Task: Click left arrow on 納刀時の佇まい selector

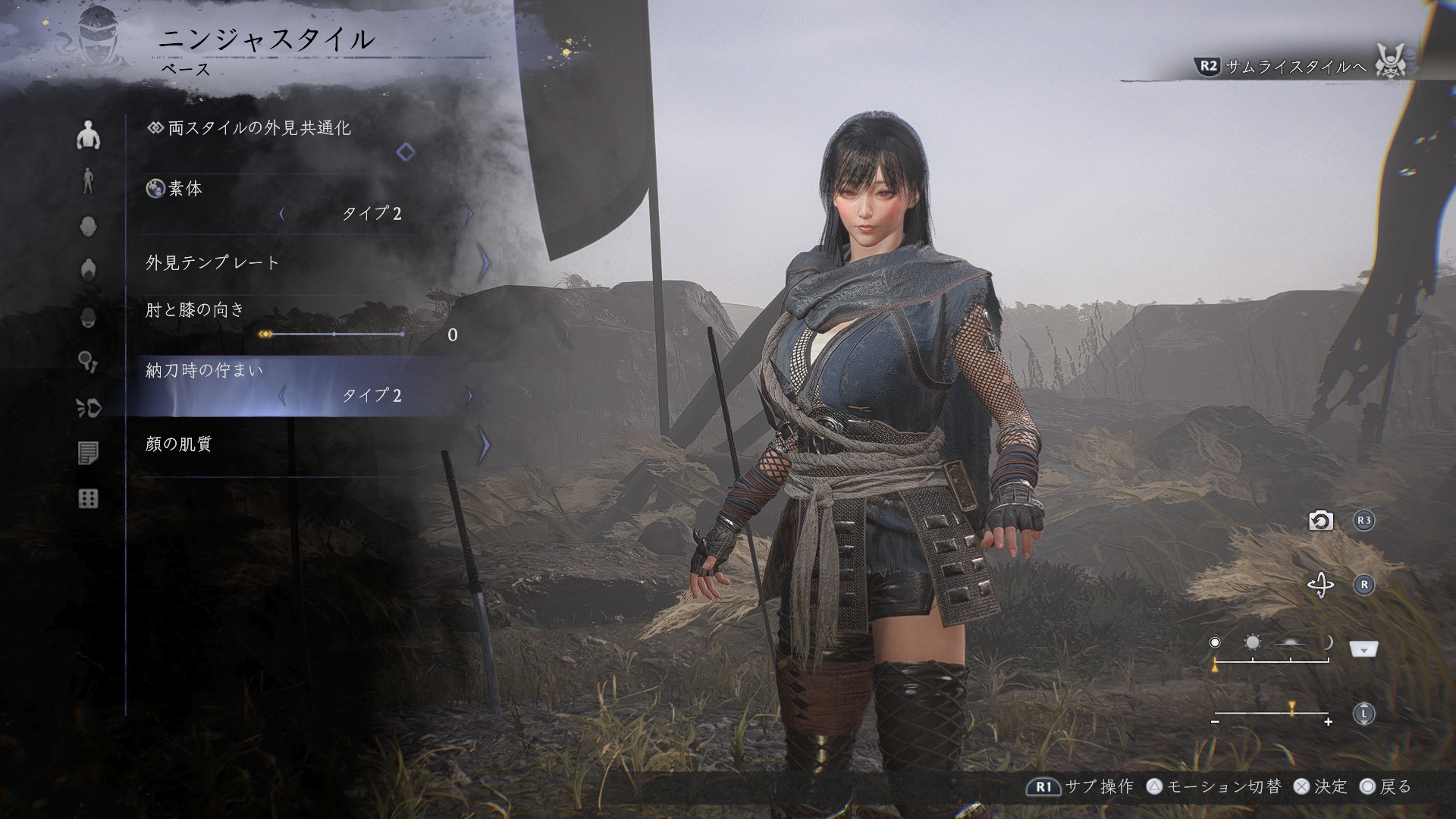Action: (282, 396)
